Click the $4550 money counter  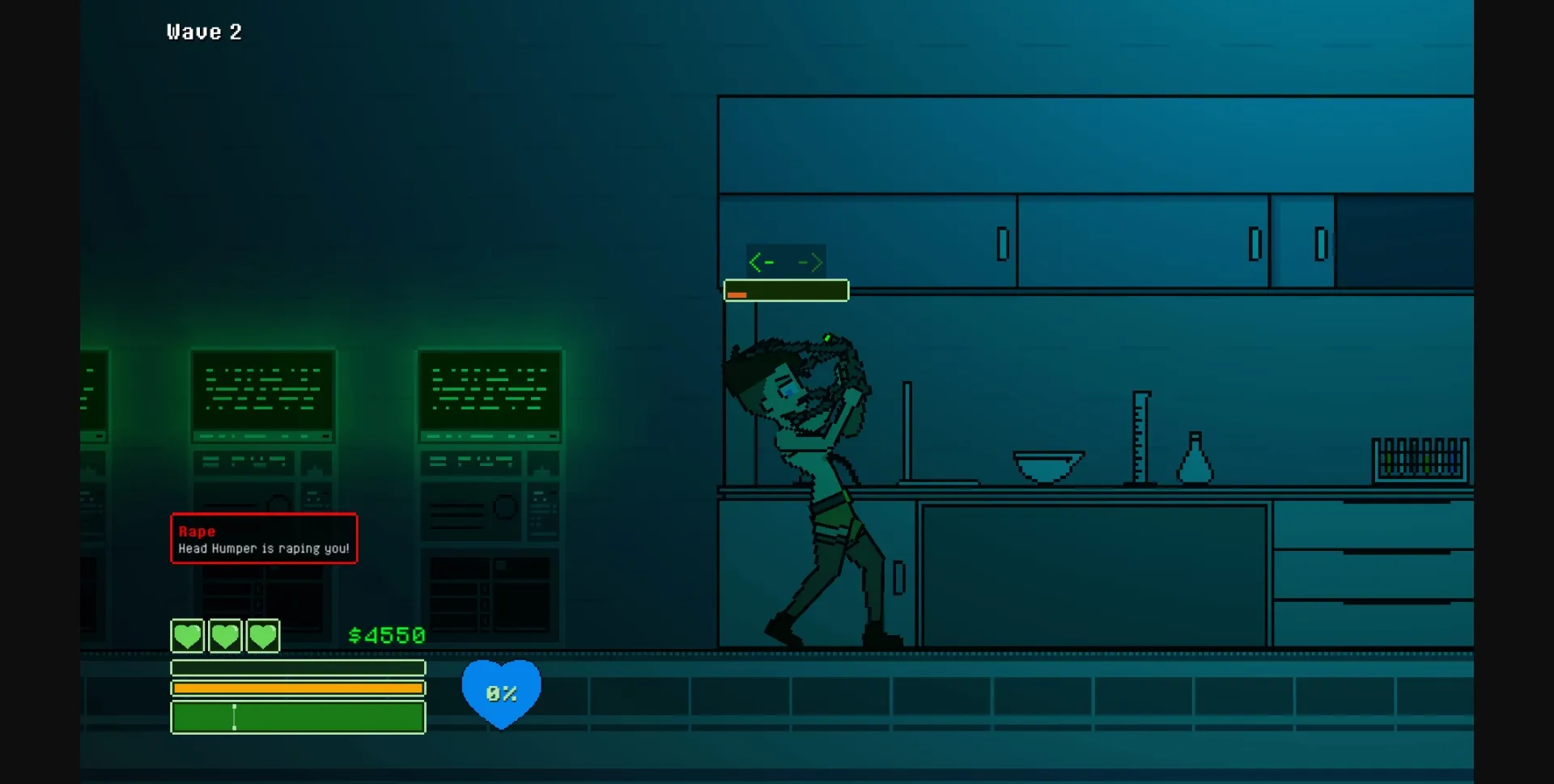385,635
